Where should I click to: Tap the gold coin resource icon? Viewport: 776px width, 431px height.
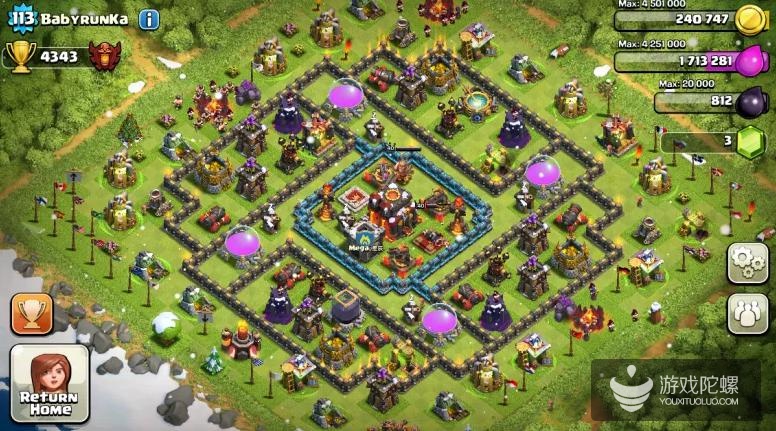click(x=750, y=19)
